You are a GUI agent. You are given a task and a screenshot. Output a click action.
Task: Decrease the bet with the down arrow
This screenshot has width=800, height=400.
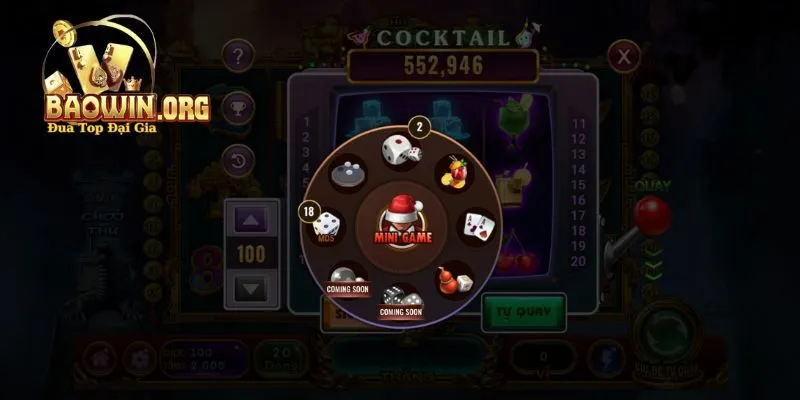[251, 290]
